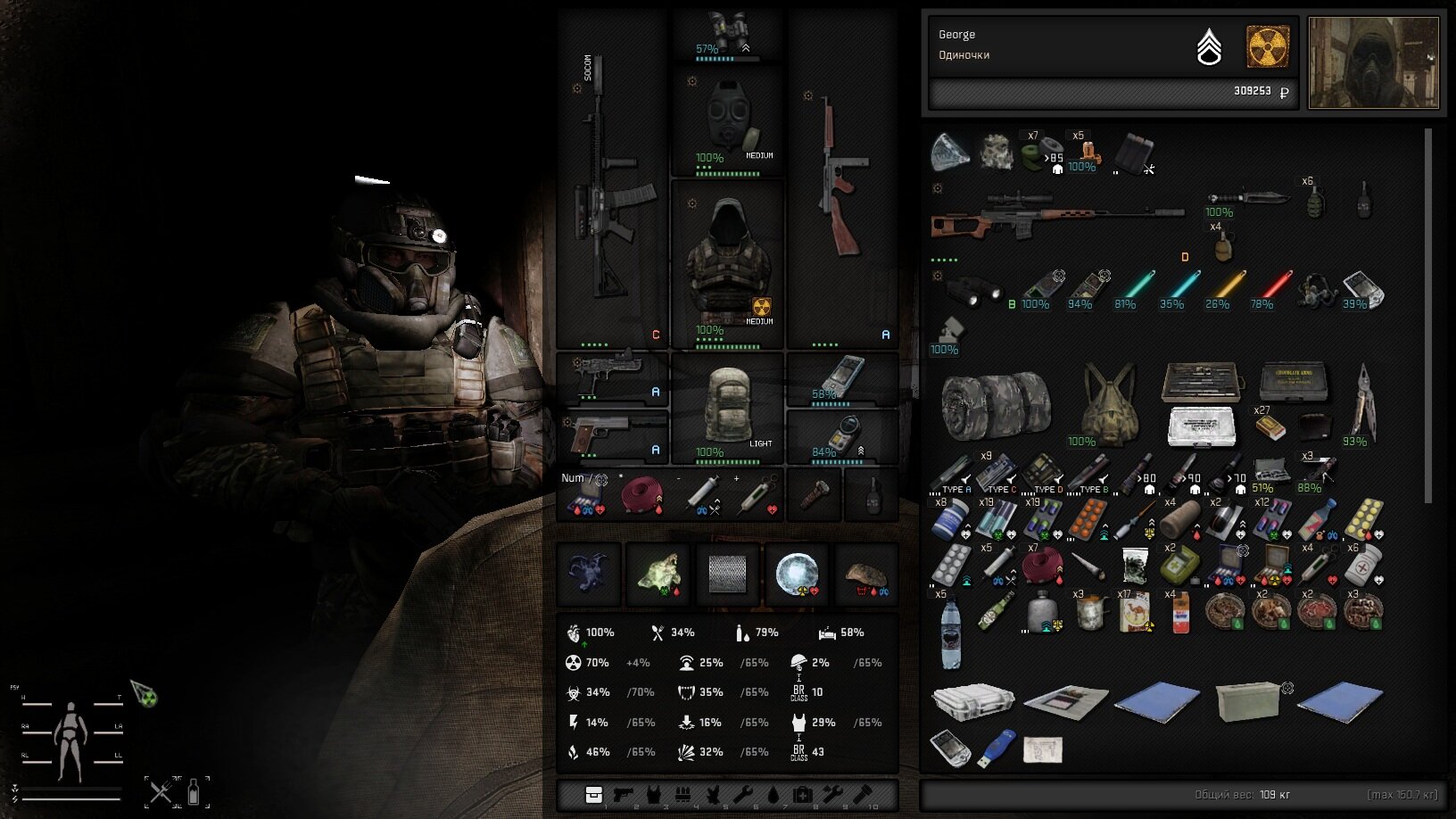The height and width of the screenshot is (819, 1456).
Task: Select the rolled camouflage sleeping bag
Action: coord(996,405)
